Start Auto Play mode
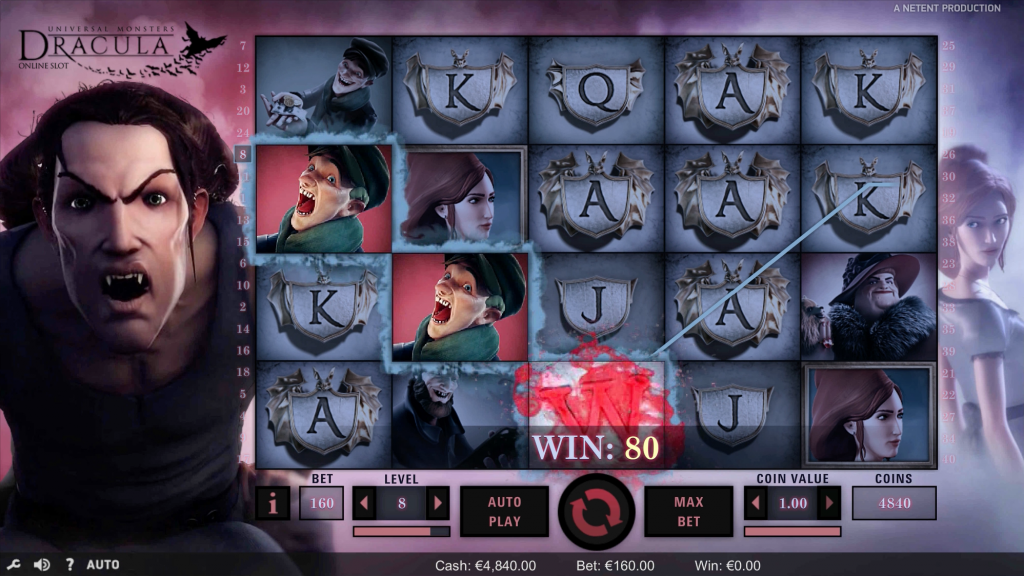 tap(505, 511)
